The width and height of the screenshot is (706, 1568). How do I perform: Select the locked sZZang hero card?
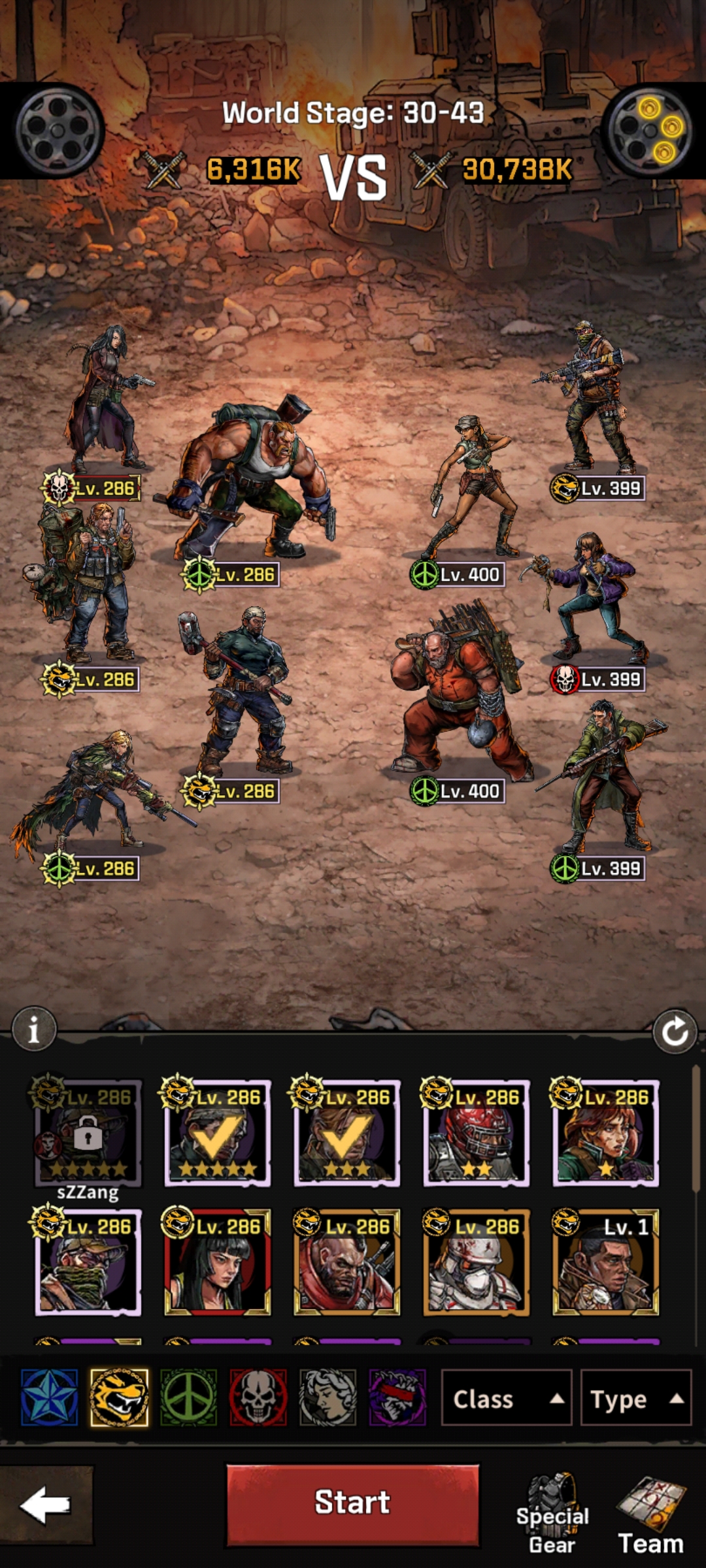88,1134
